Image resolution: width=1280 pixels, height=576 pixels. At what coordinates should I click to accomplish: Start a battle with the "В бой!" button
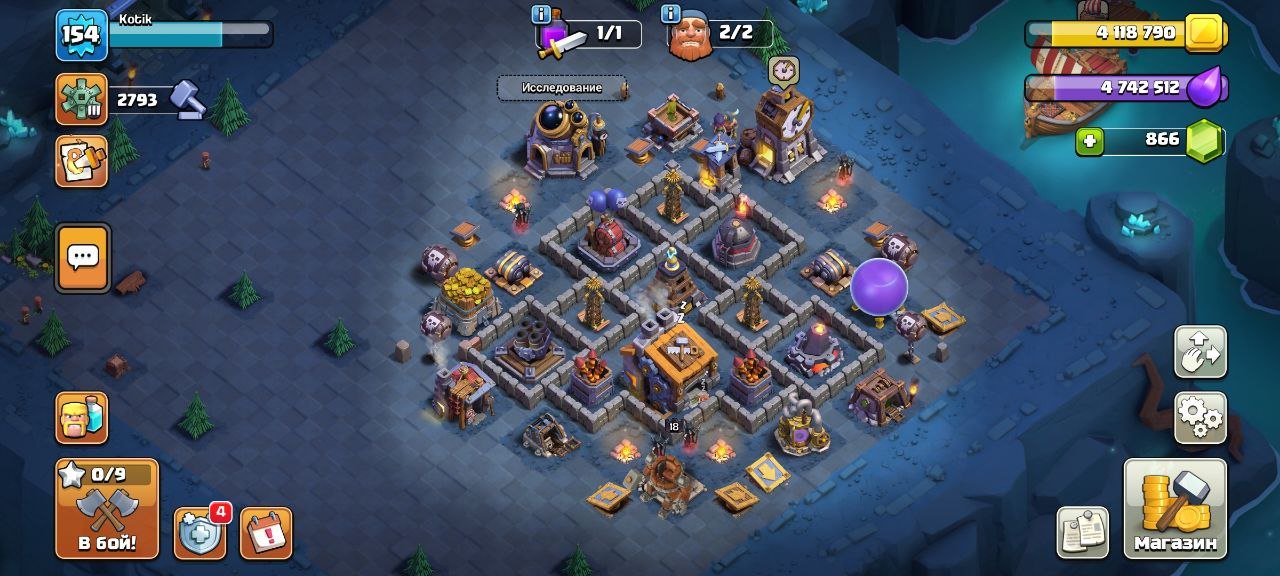point(106,510)
